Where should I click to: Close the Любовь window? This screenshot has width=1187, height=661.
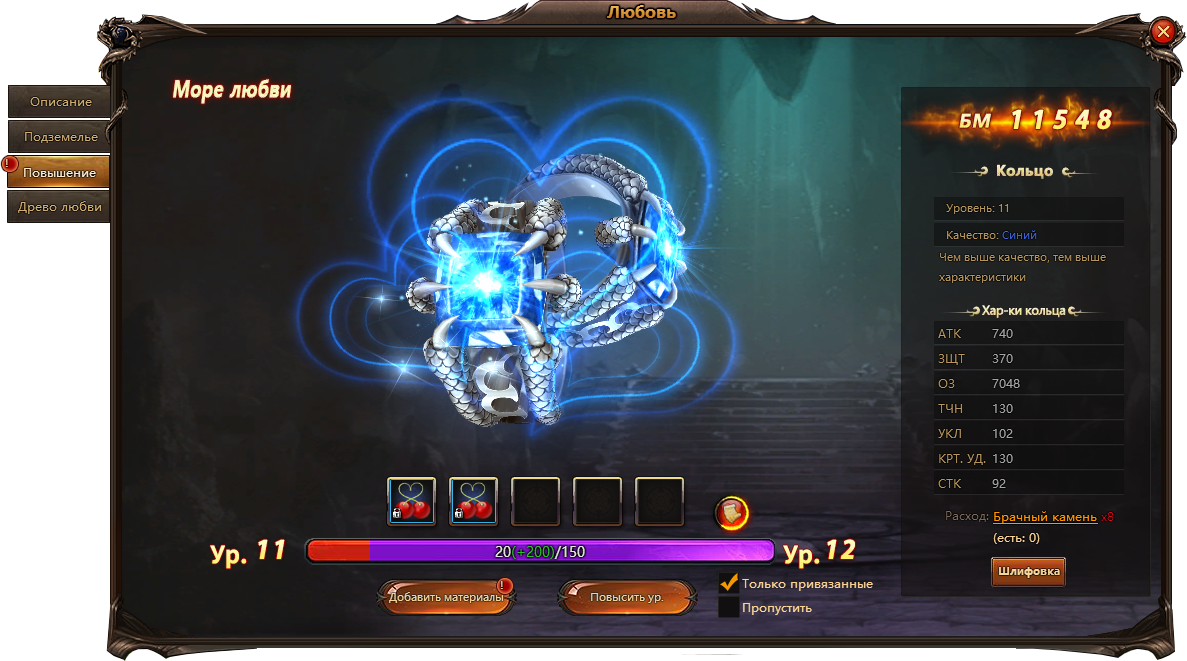[x=1163, y=31]
